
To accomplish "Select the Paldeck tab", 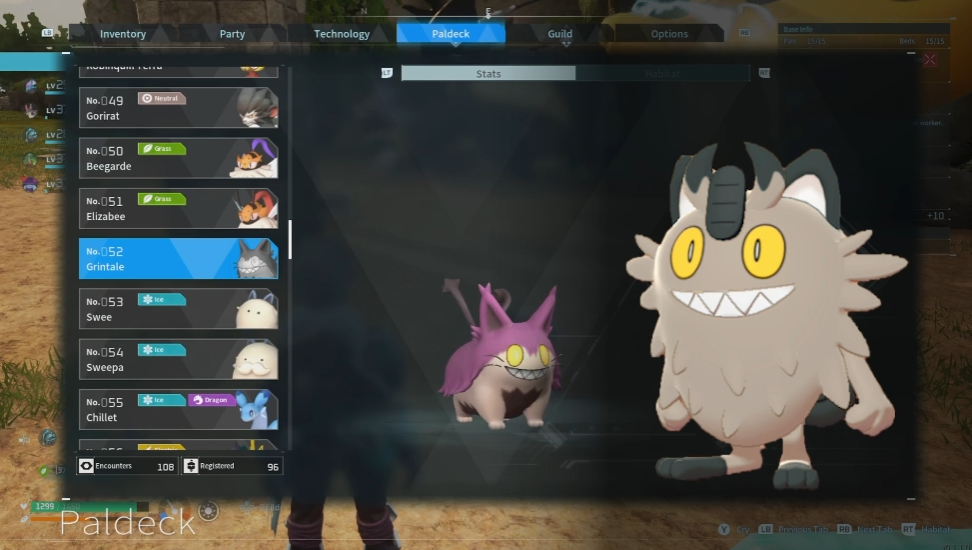I will 451,34.
